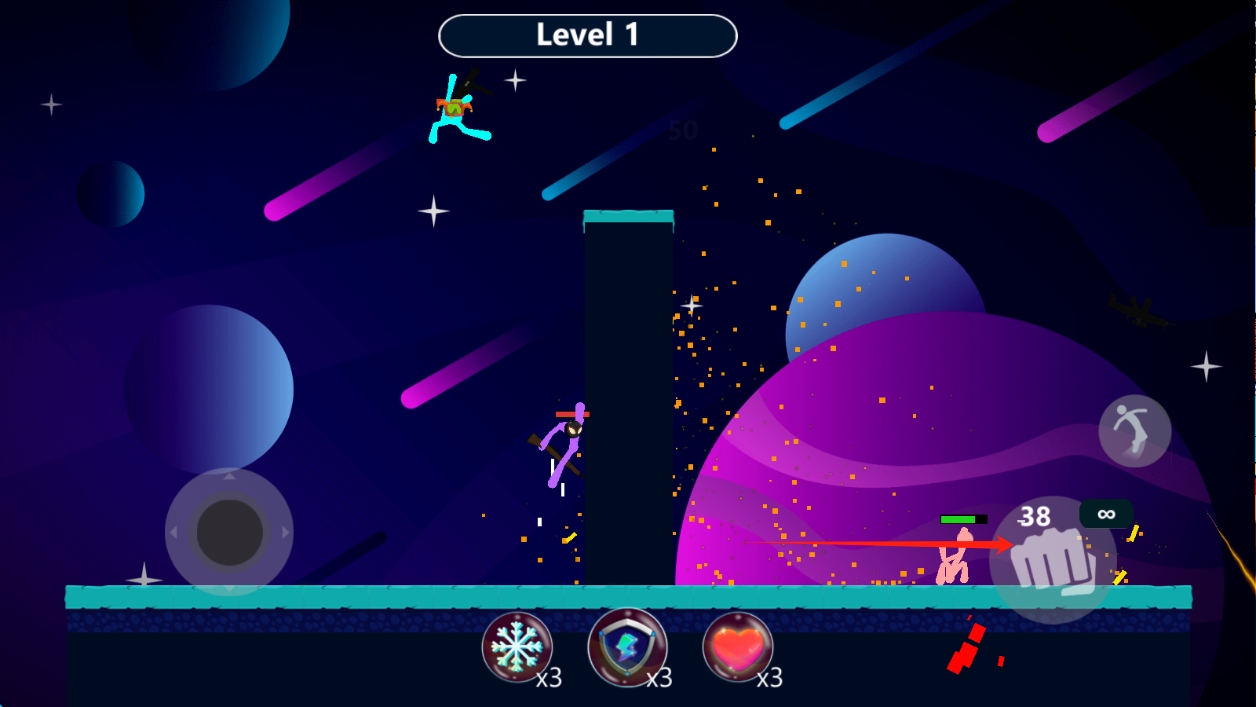Tap the fist attack button

click(1052, 561)
